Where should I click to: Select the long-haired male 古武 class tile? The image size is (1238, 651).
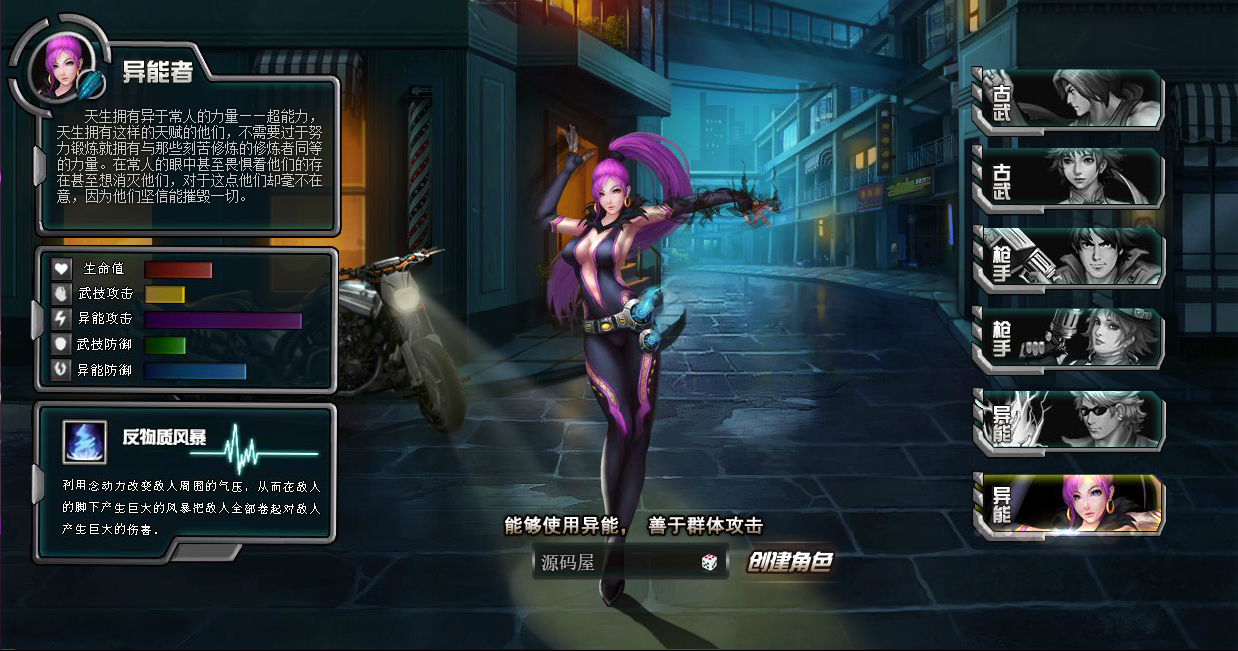[1068, 100]
